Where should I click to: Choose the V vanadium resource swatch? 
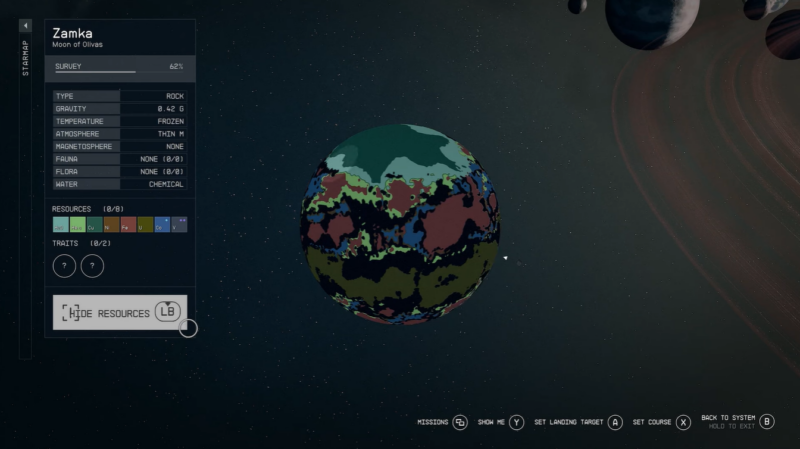(x=179, y=225)
